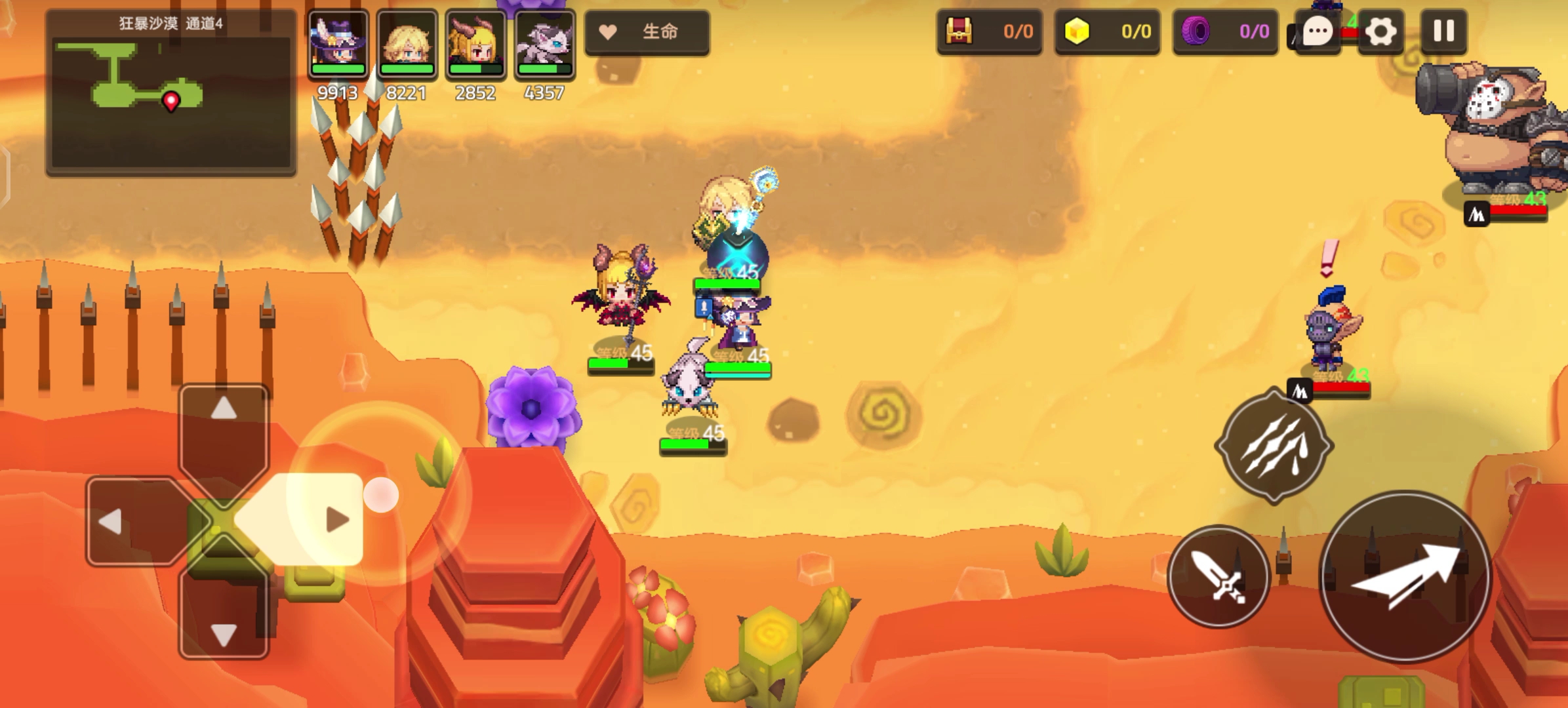Screen dimensions: 1568x708
Task: Tap the D-pad right arrow
Action: pos(336,521)
